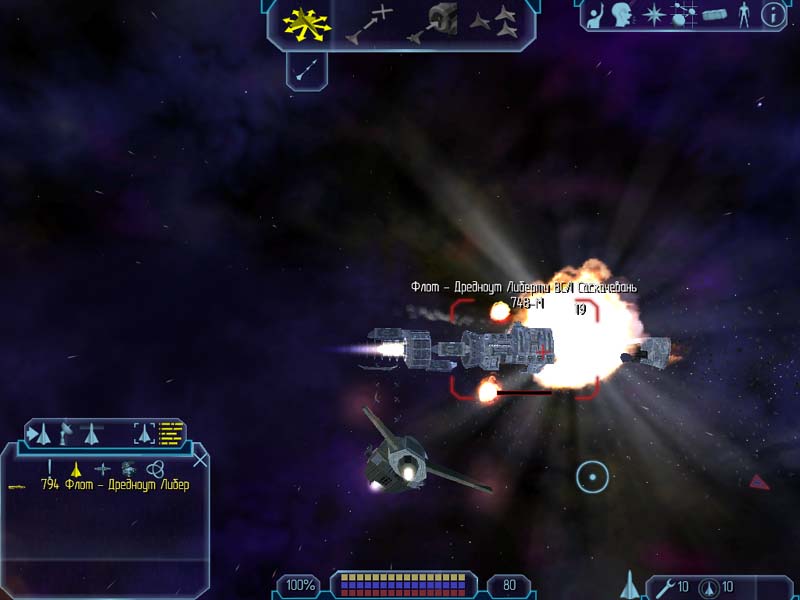Screen dimensions: 800x600
Task: Open the information 'i' button
Action: click(772, 16)
